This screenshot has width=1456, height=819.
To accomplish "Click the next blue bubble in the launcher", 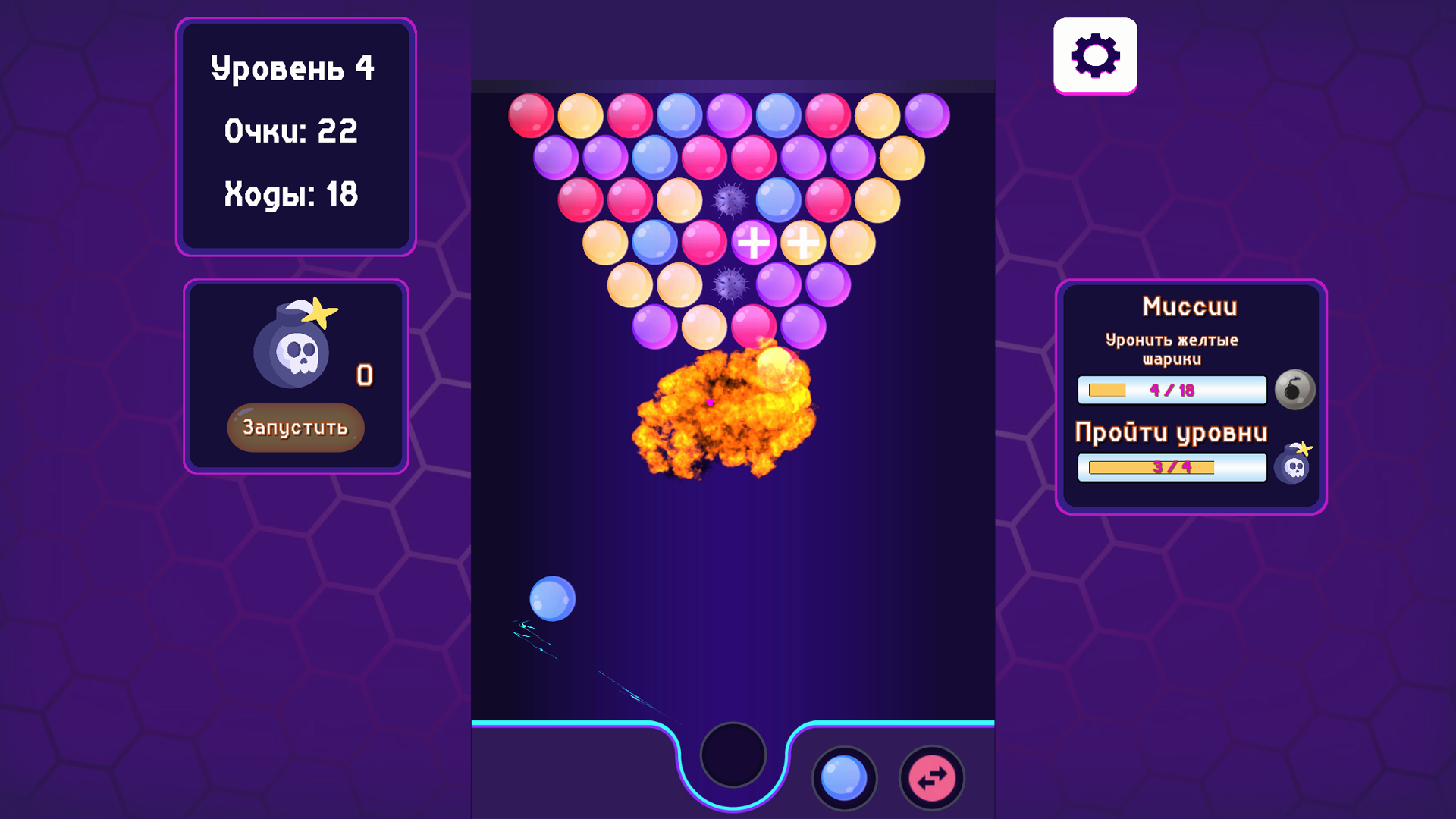I will [x=845, y=777].
